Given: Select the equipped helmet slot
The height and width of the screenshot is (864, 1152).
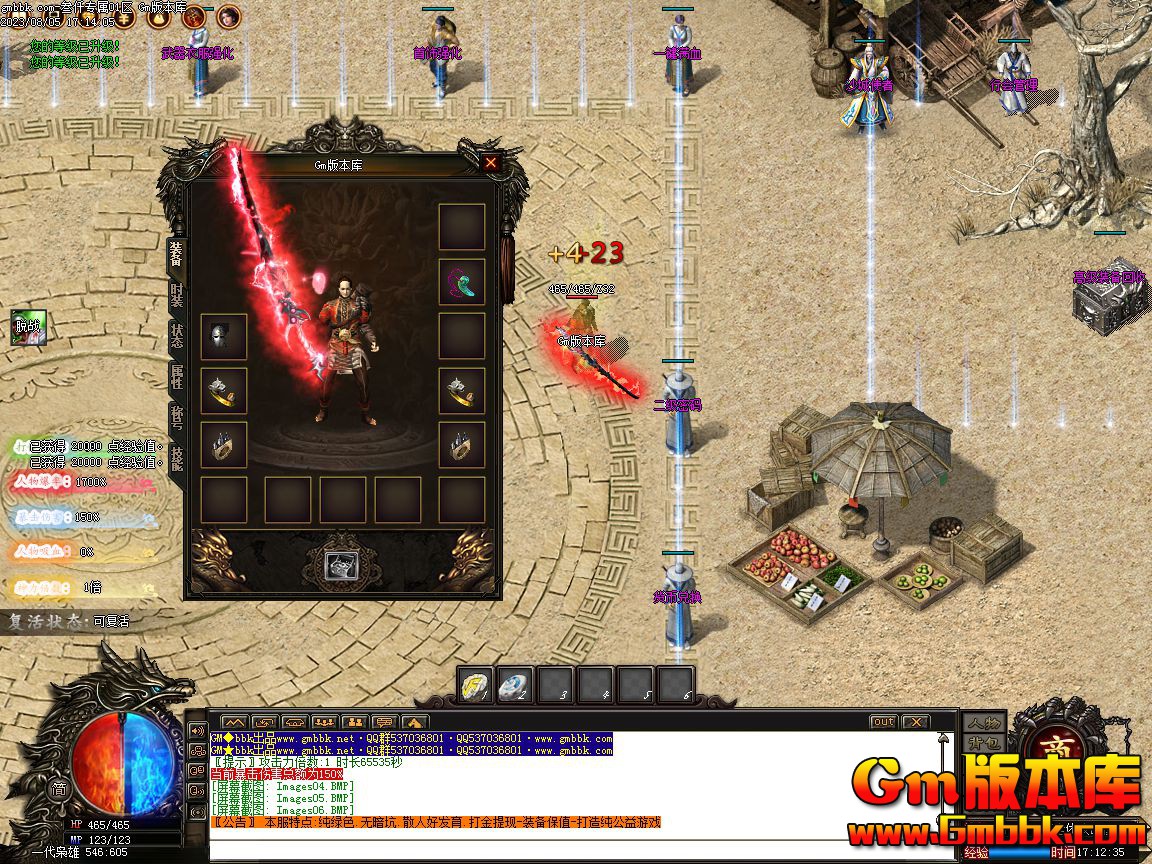Looking at the screenshot, I should tap(224, 337).
